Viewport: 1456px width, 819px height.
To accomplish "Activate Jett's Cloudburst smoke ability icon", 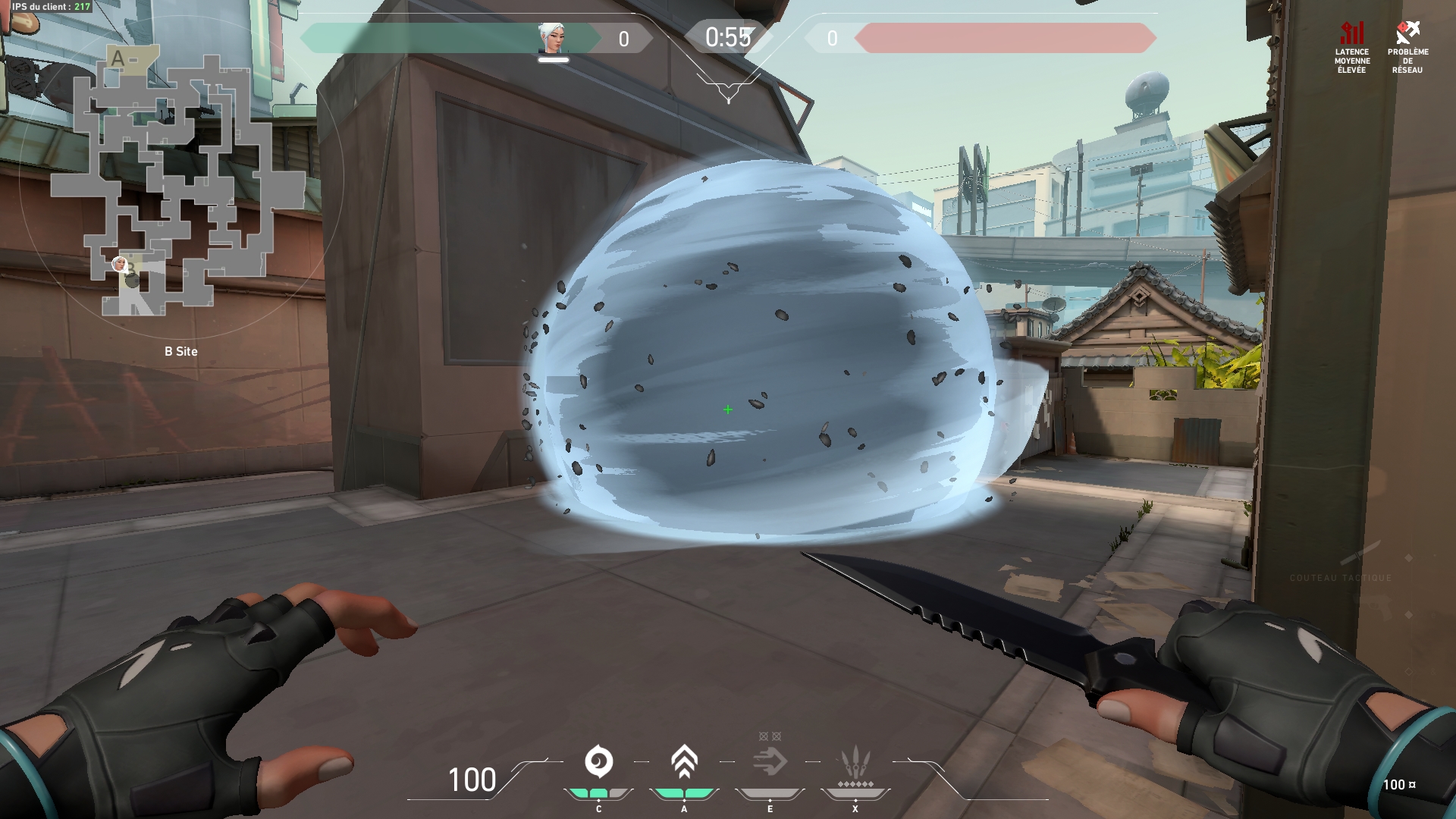I will pyautogui.click(x=598, y=762).
